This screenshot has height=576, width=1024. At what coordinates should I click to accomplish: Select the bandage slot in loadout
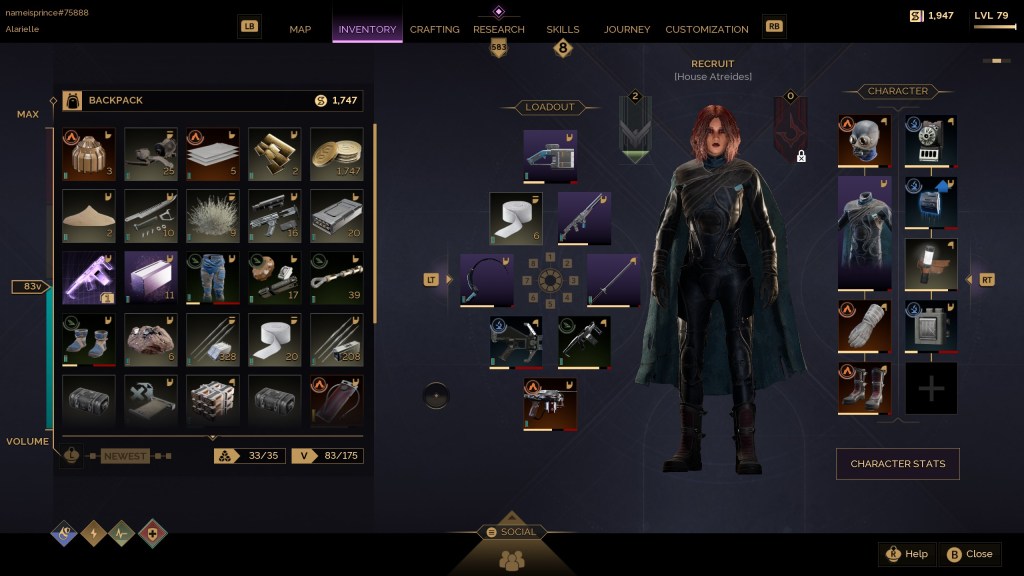[516, 219]
